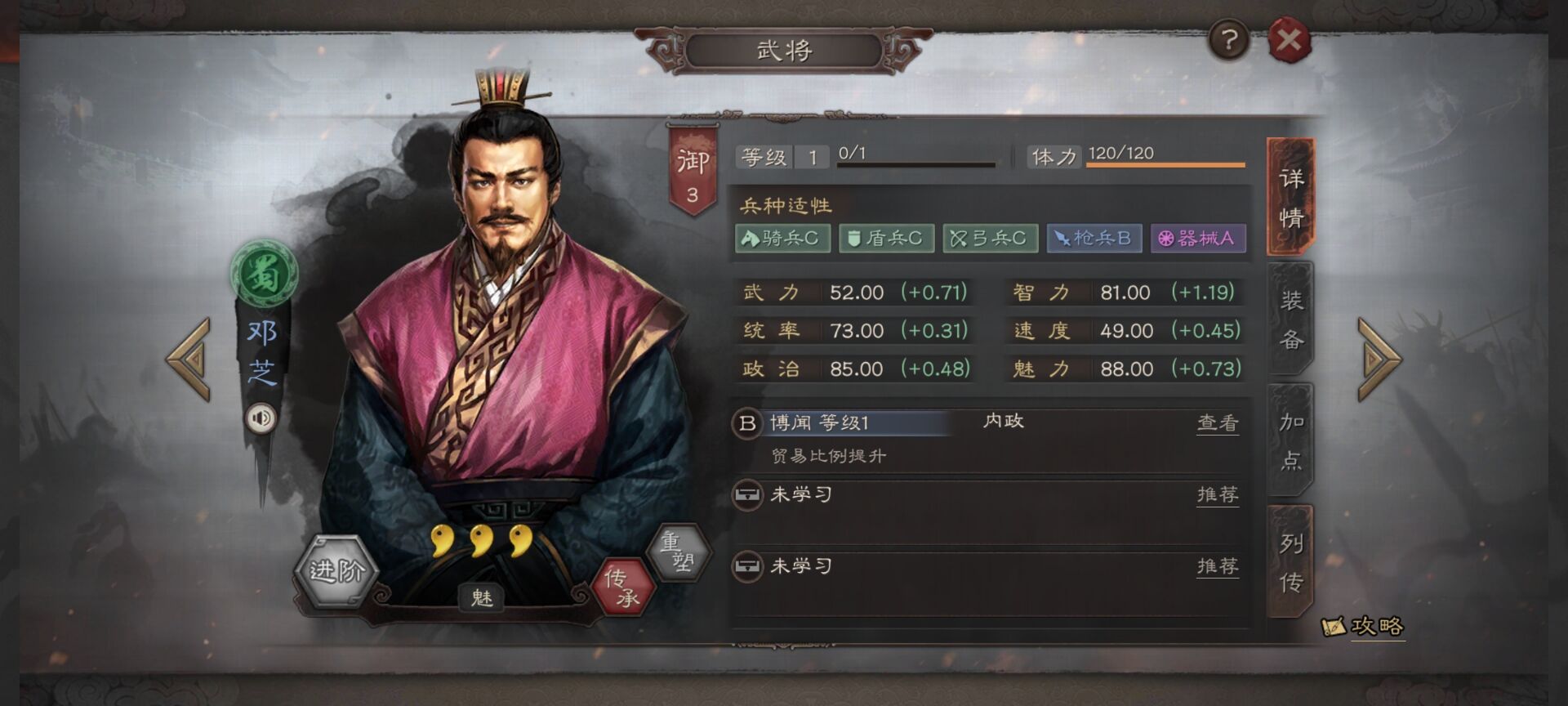Click the 查看 view link for 博闻
Viewport: 1568px width, 706px height.
point(1218,422)
